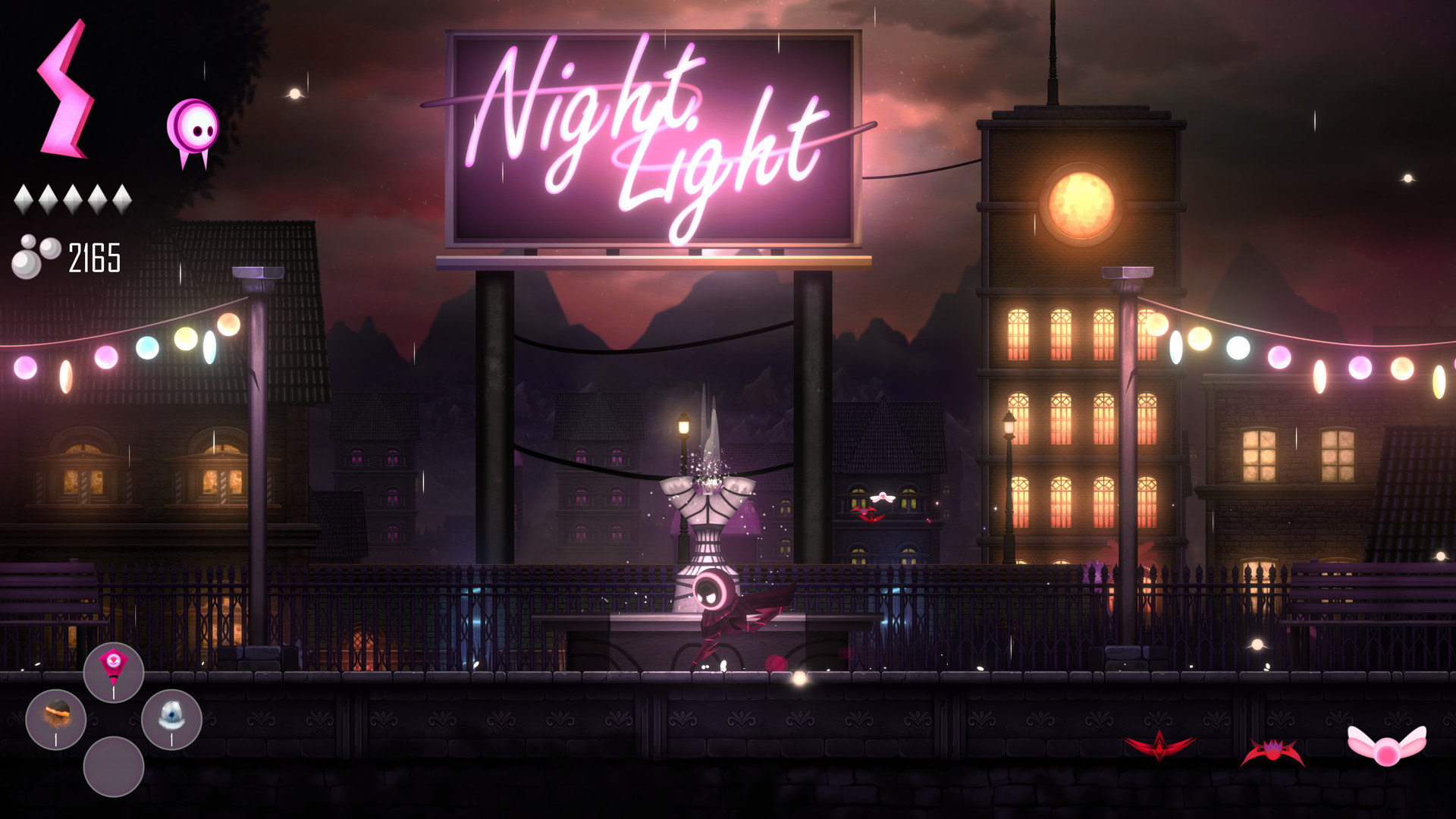The height and width of the screenshot is (819, 1456).
Task: Click the 2165 currency counter text
Action: pyautogui.click(x=94, y=258)
